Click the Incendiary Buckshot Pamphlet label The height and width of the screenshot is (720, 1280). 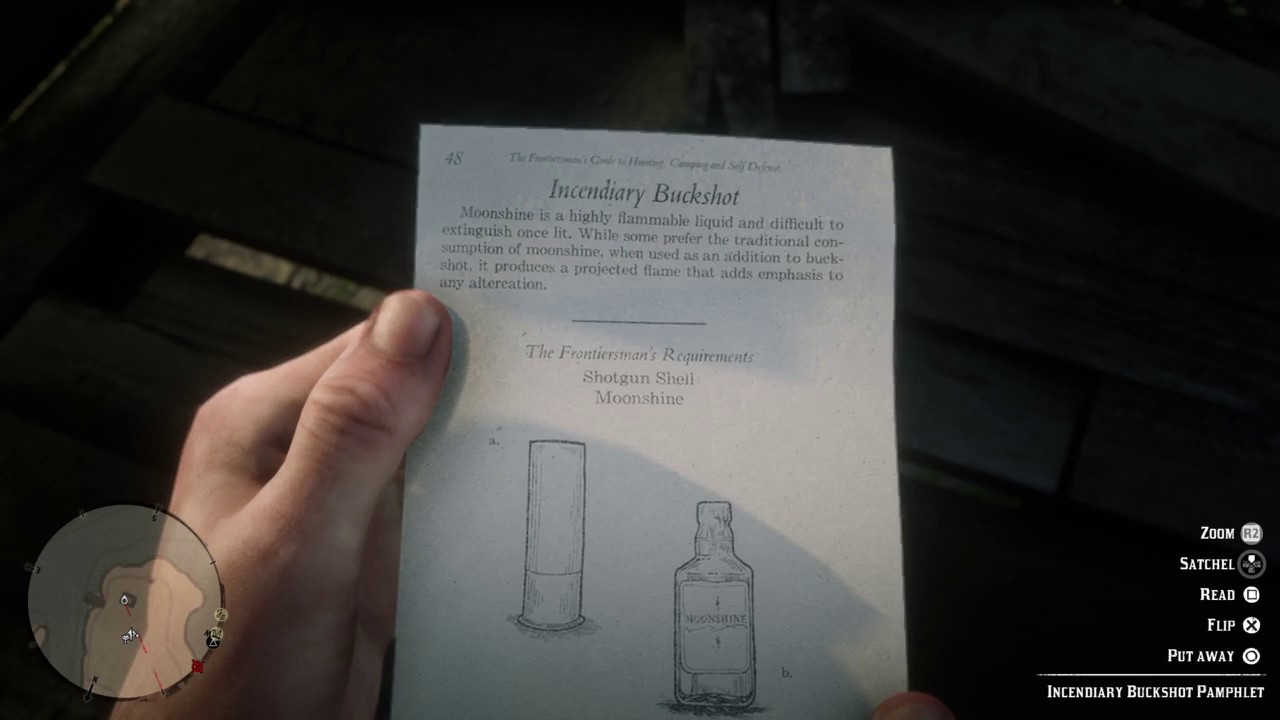1156,691
